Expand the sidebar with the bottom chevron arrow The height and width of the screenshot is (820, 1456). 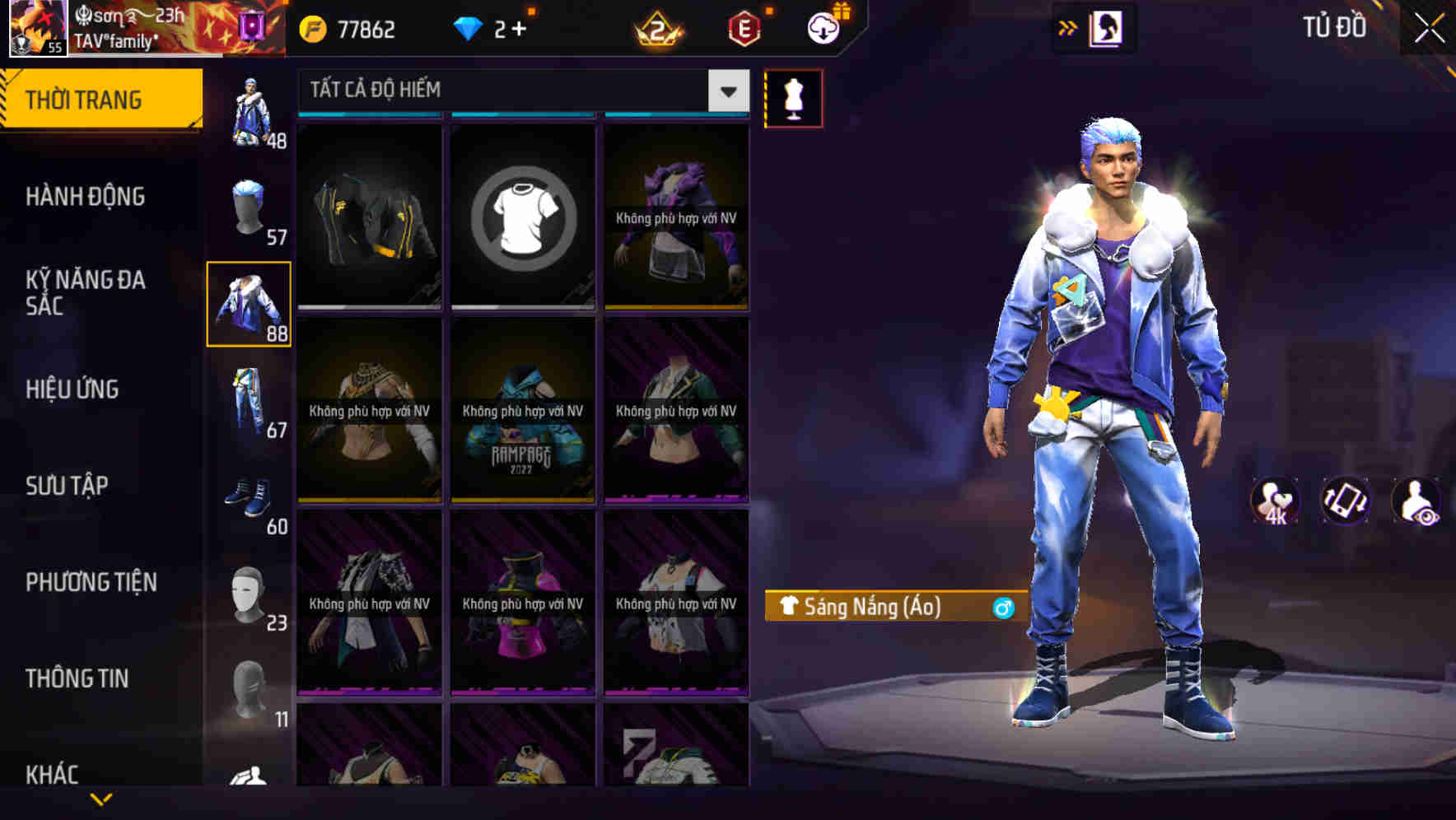[x=101, y=800]
